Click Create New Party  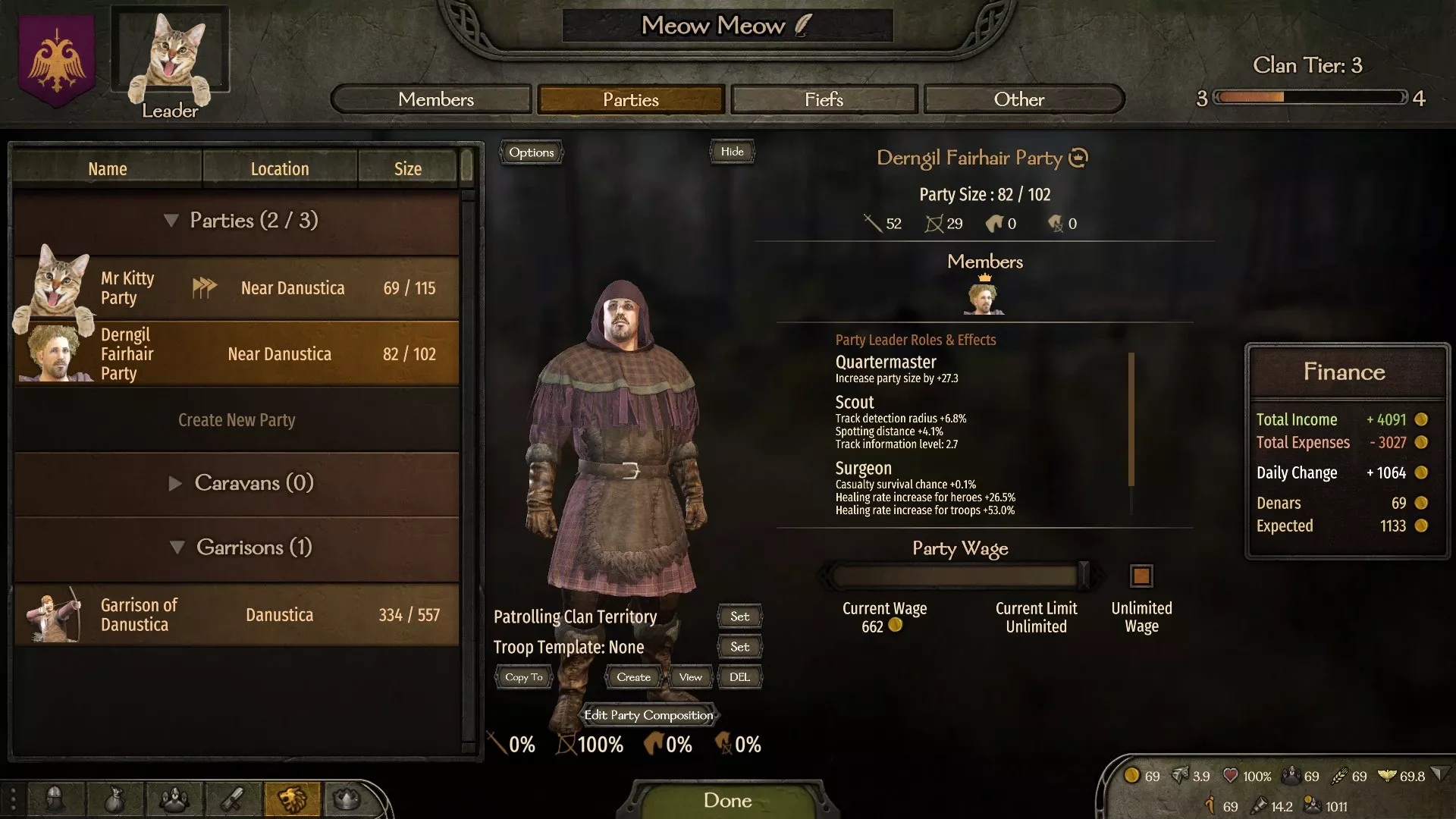237,420
